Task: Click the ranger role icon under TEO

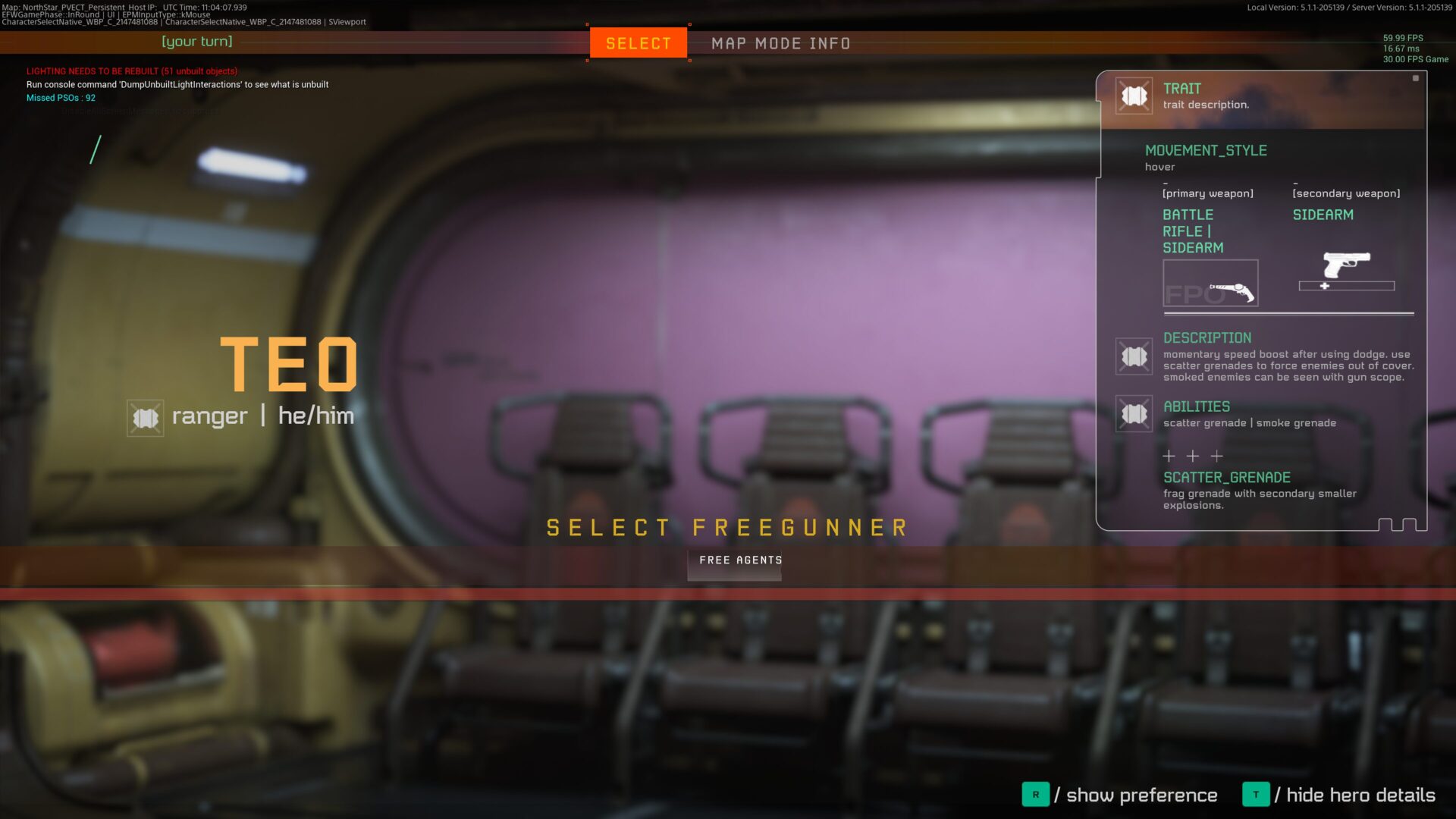Action: [145, 418]
